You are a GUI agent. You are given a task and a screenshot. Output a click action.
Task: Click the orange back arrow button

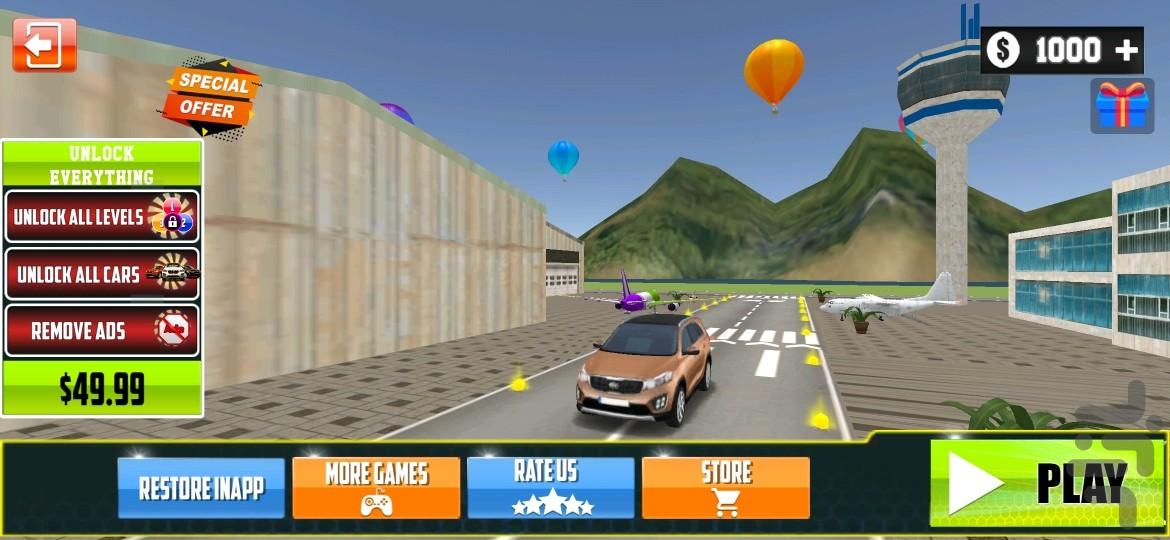(44, 45)
